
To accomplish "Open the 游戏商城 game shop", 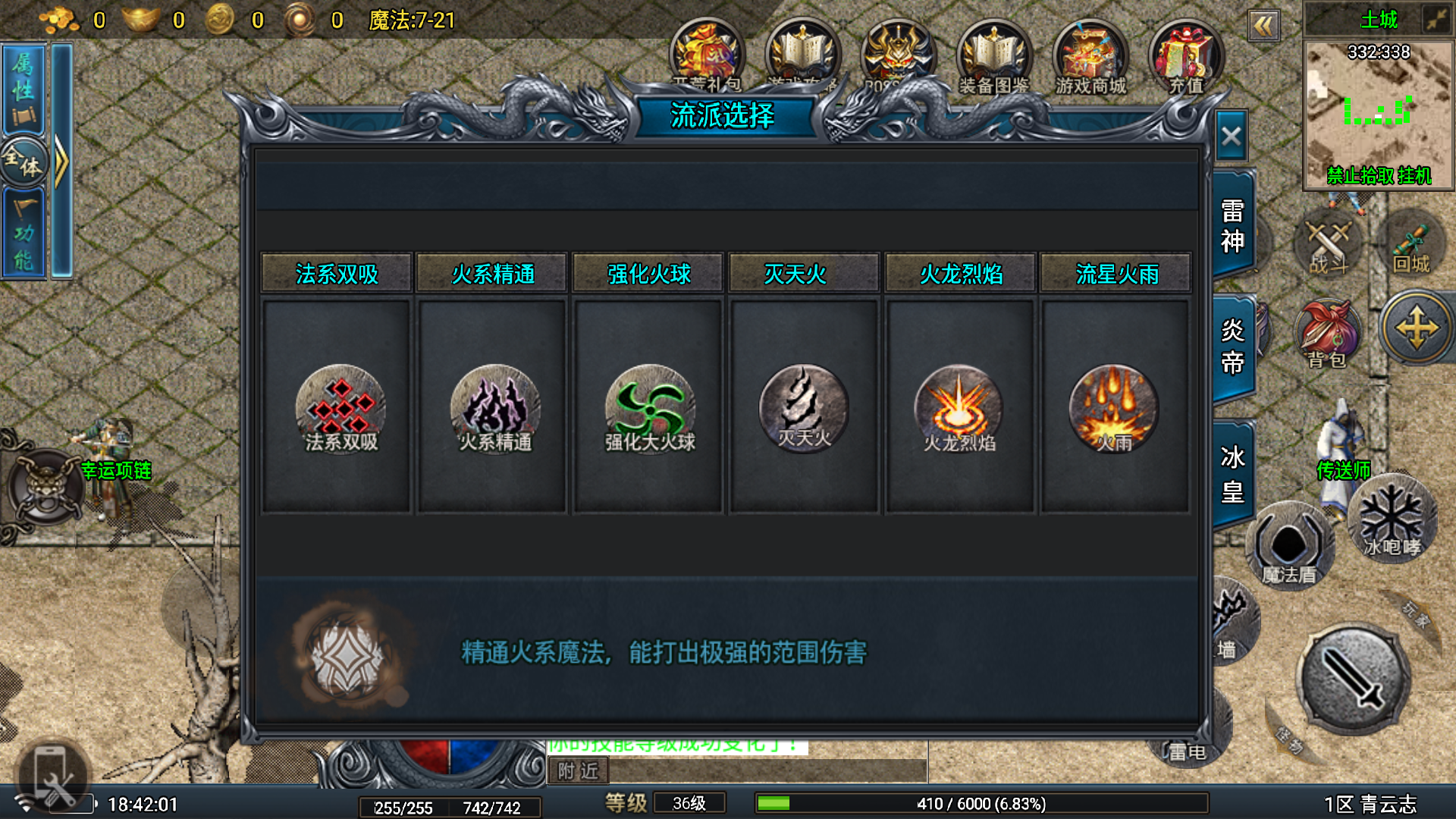I will 1090,57.
